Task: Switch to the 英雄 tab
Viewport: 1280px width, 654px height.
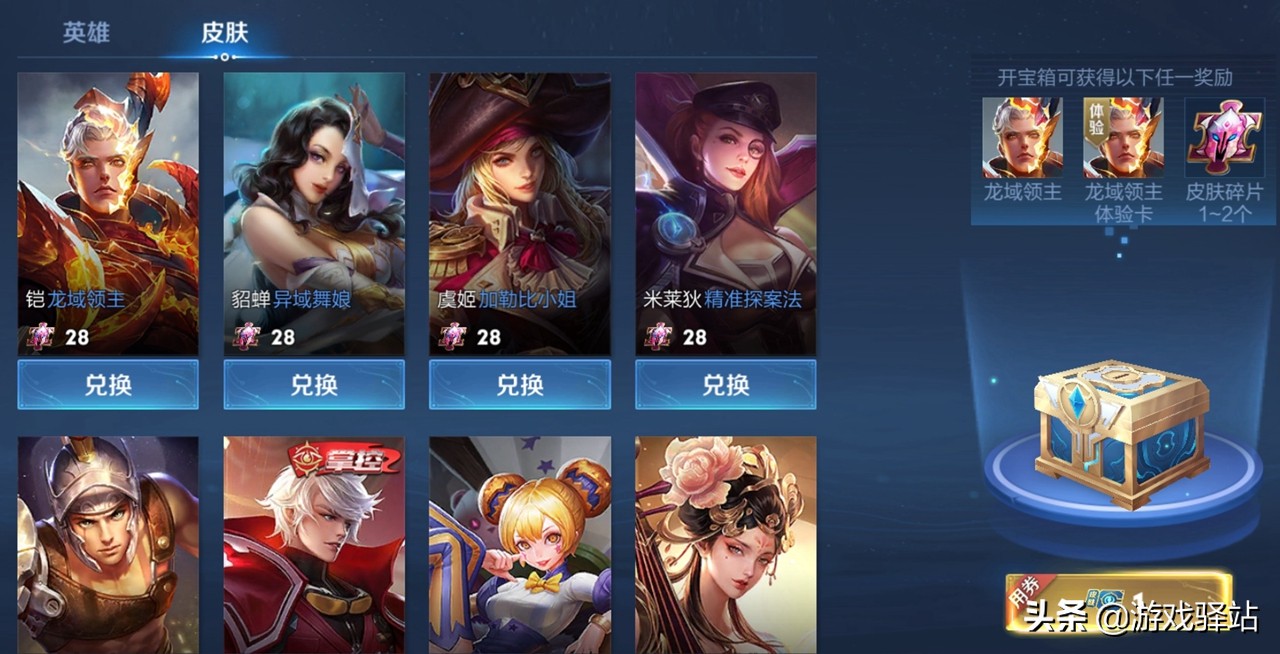Action: click(x=86, y=32)
